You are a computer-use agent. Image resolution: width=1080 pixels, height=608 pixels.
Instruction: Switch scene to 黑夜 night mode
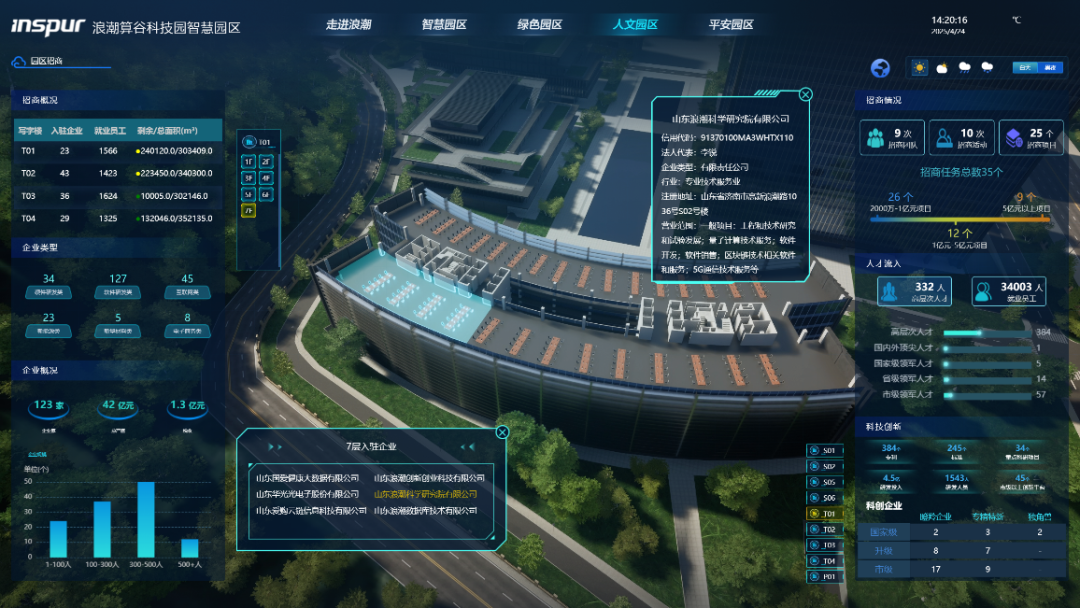coord(1050,68)
